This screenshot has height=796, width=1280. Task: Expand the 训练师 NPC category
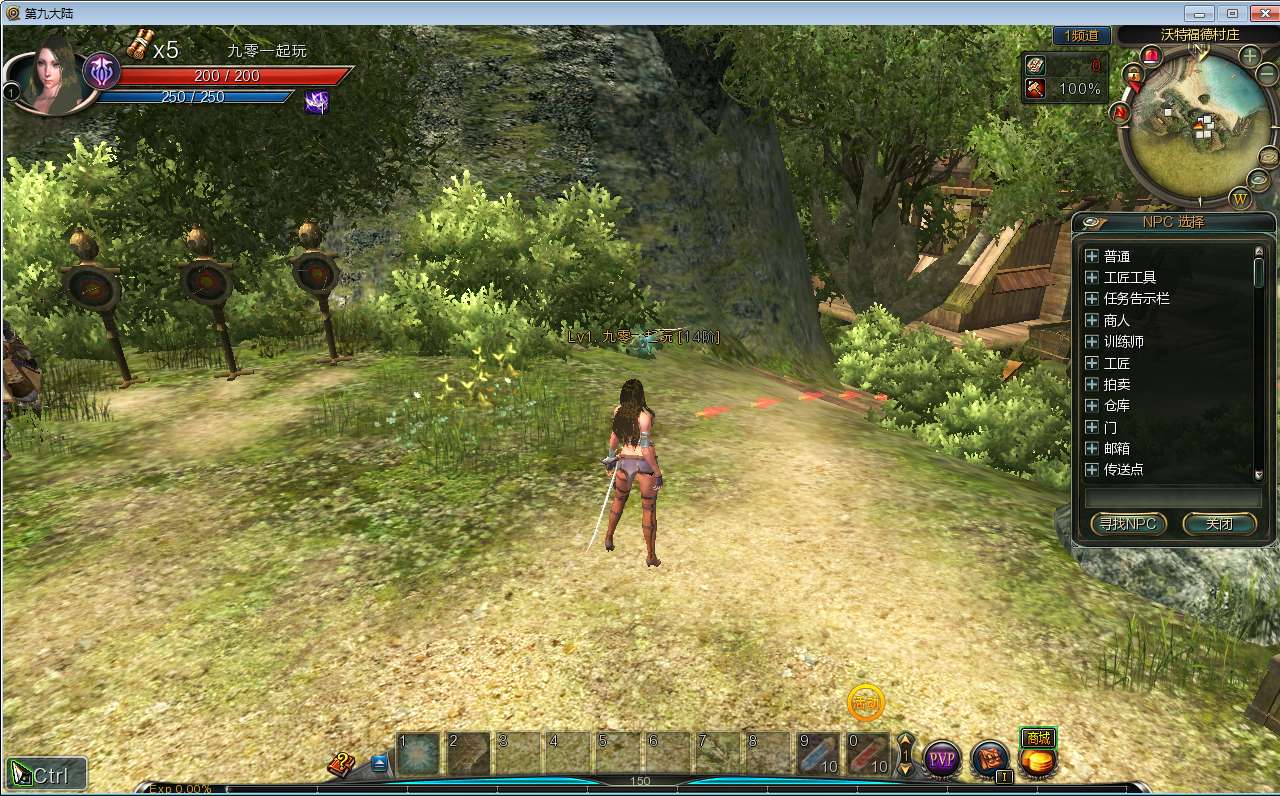(x=1091, y=341)
